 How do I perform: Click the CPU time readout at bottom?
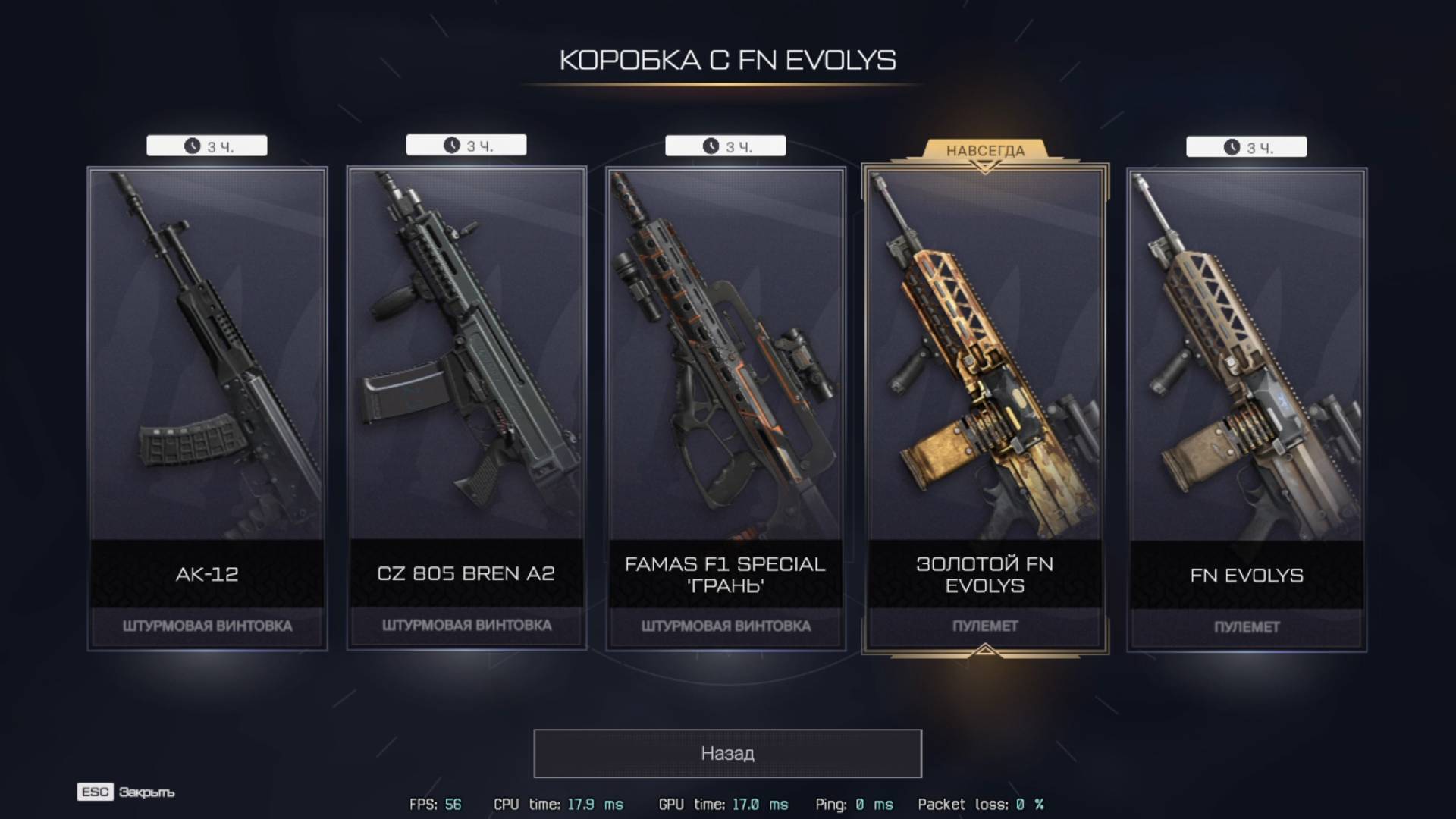(x=558, y=805)
